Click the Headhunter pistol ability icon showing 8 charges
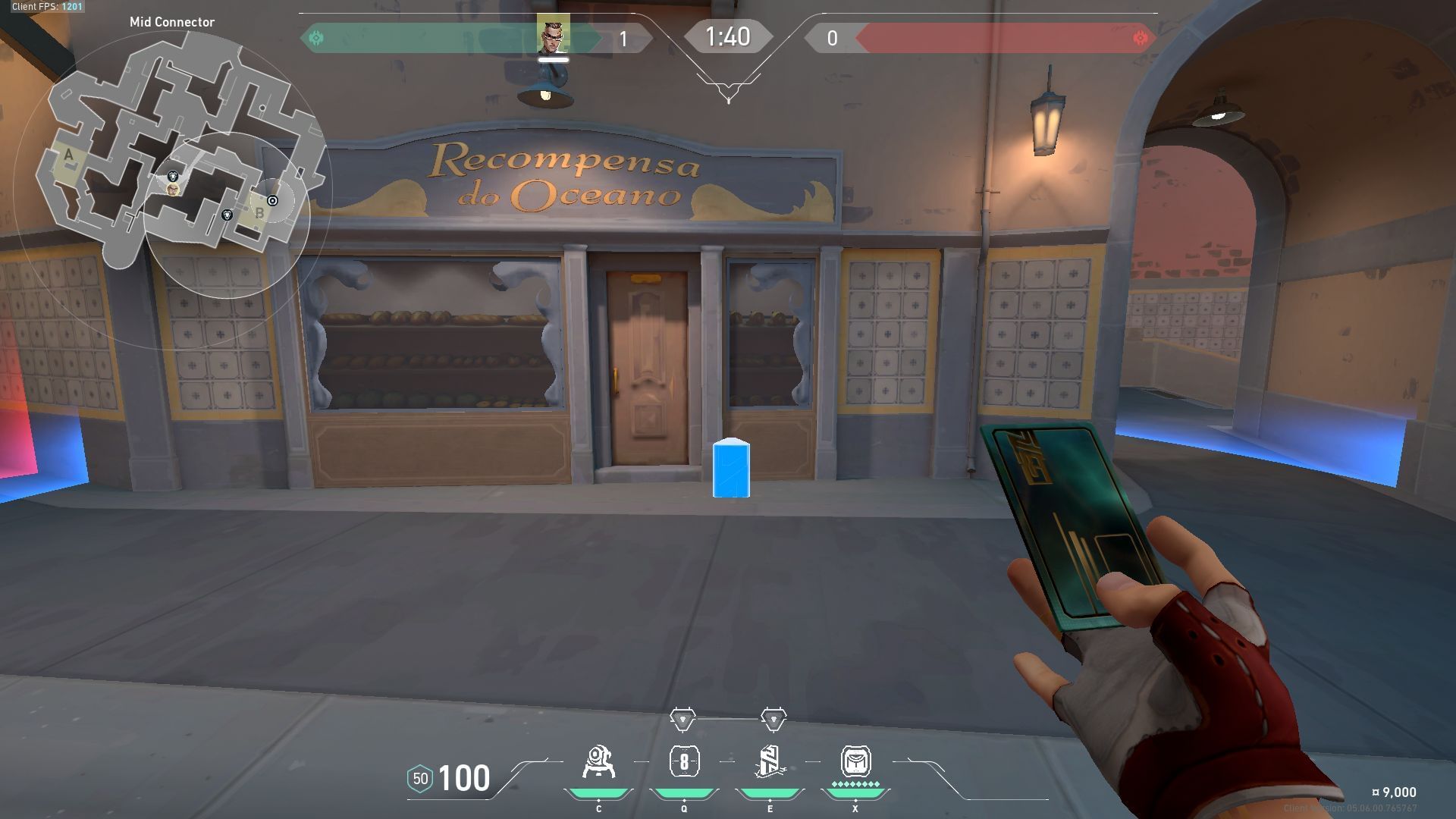 684,762
